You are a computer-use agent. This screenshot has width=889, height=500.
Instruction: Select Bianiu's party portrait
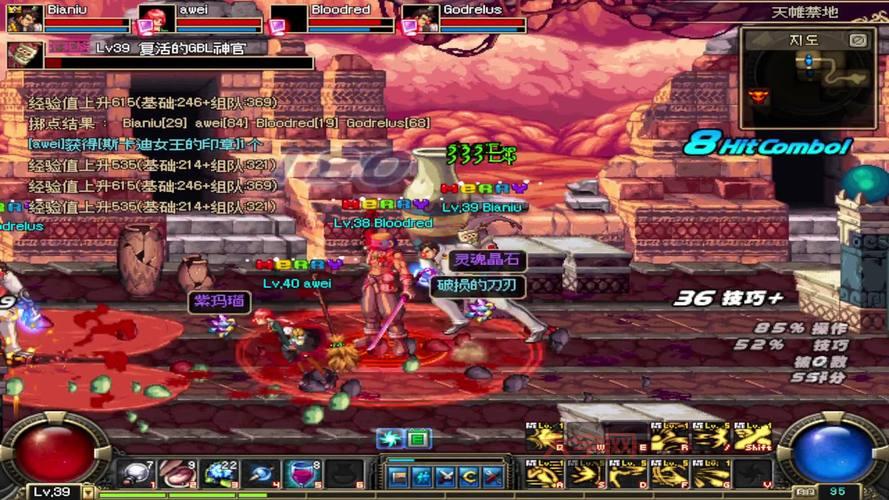point(25,18)
